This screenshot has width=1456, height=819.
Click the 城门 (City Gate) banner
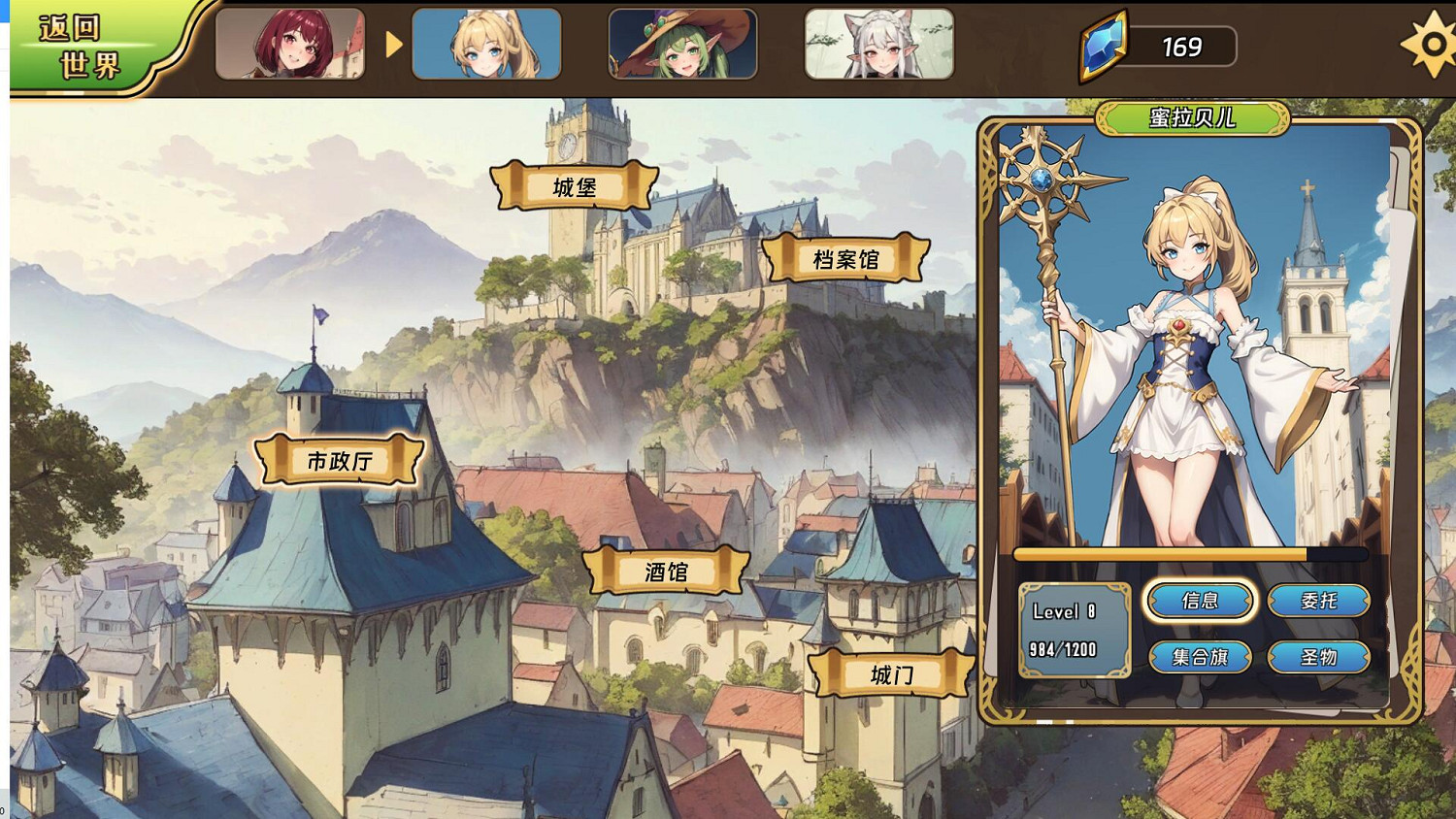[x=894, y=673]
